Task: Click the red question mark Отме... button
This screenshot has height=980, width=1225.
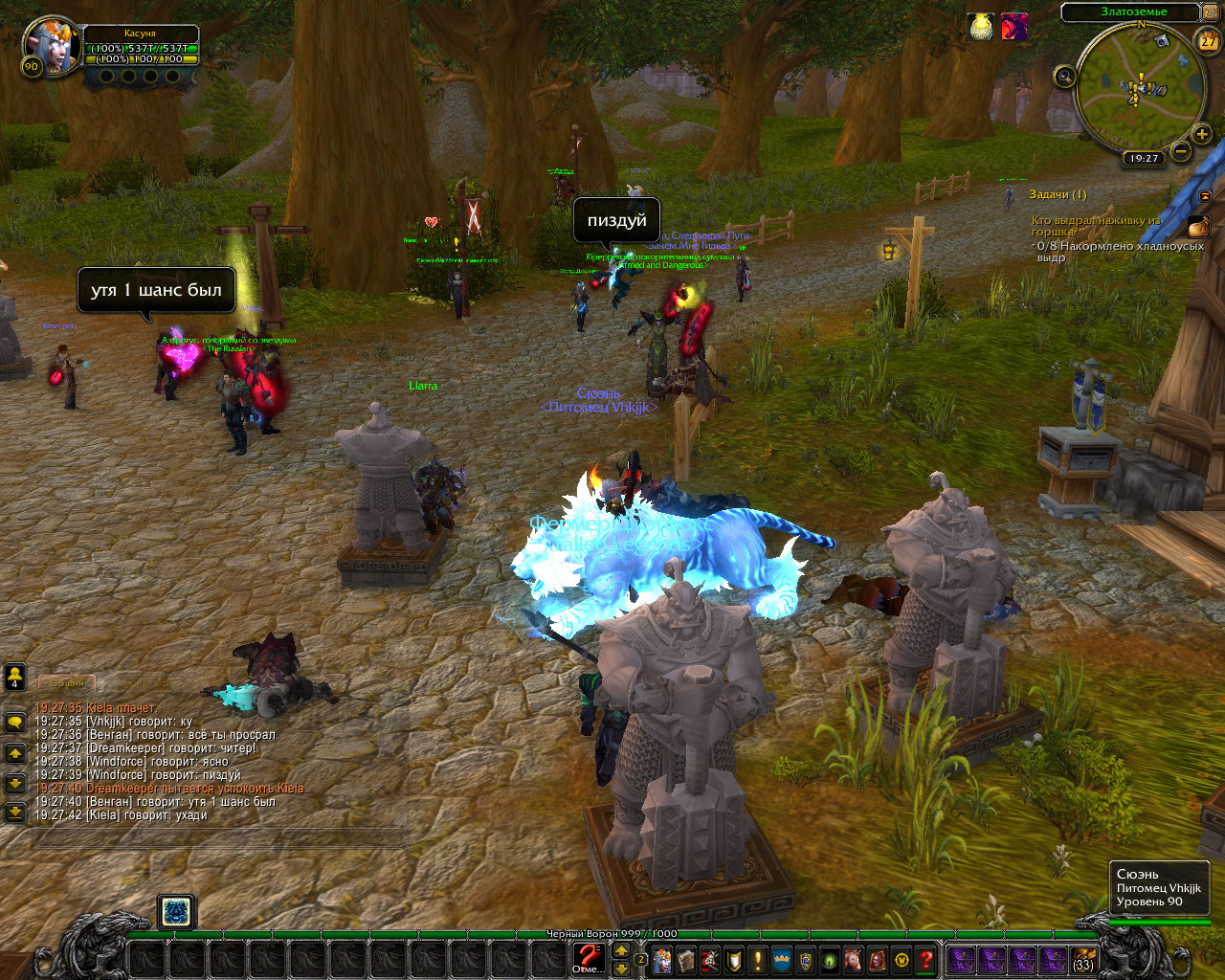Action: 589,957
